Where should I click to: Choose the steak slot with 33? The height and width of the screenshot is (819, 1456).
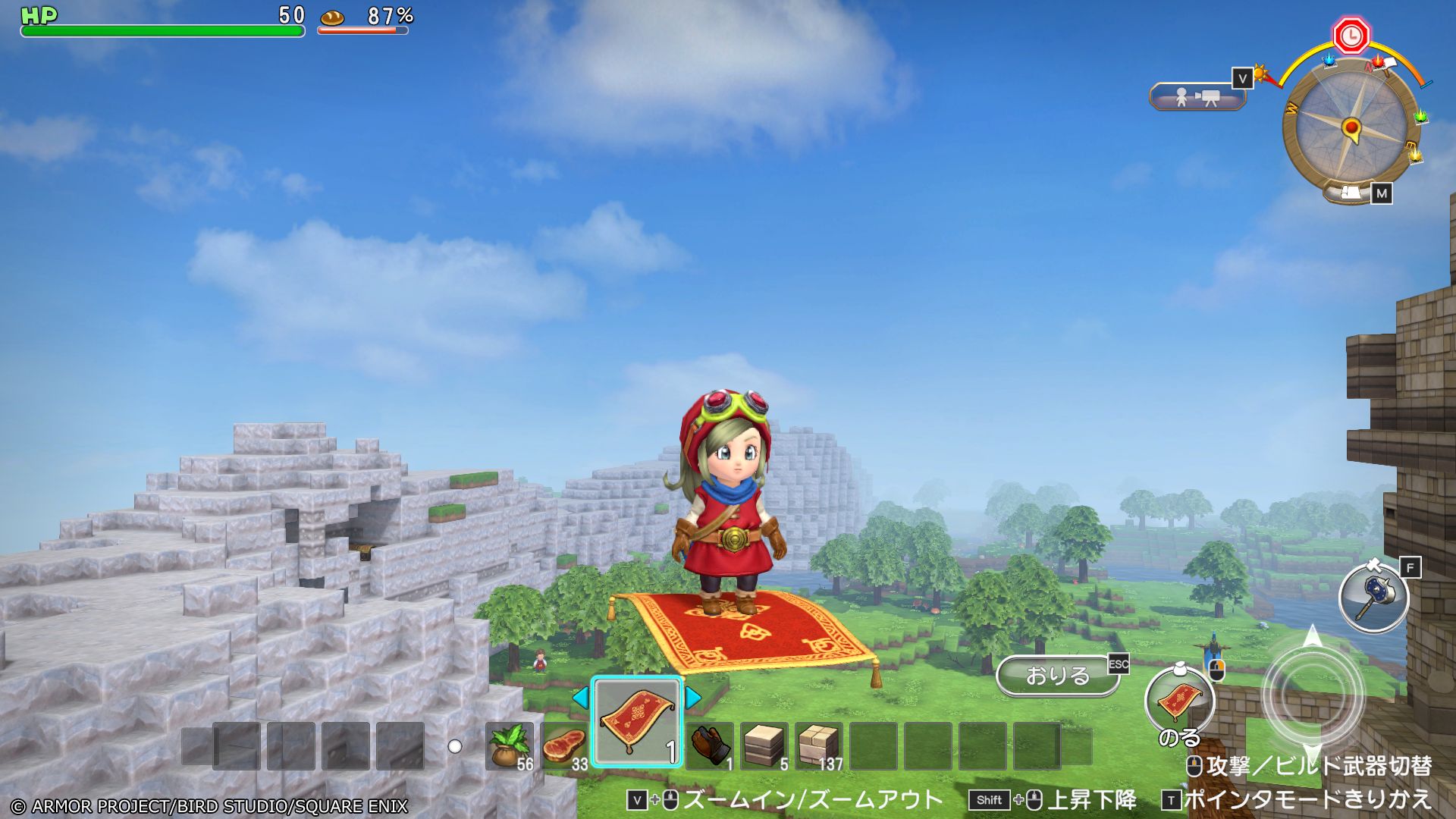pos(564,745)
